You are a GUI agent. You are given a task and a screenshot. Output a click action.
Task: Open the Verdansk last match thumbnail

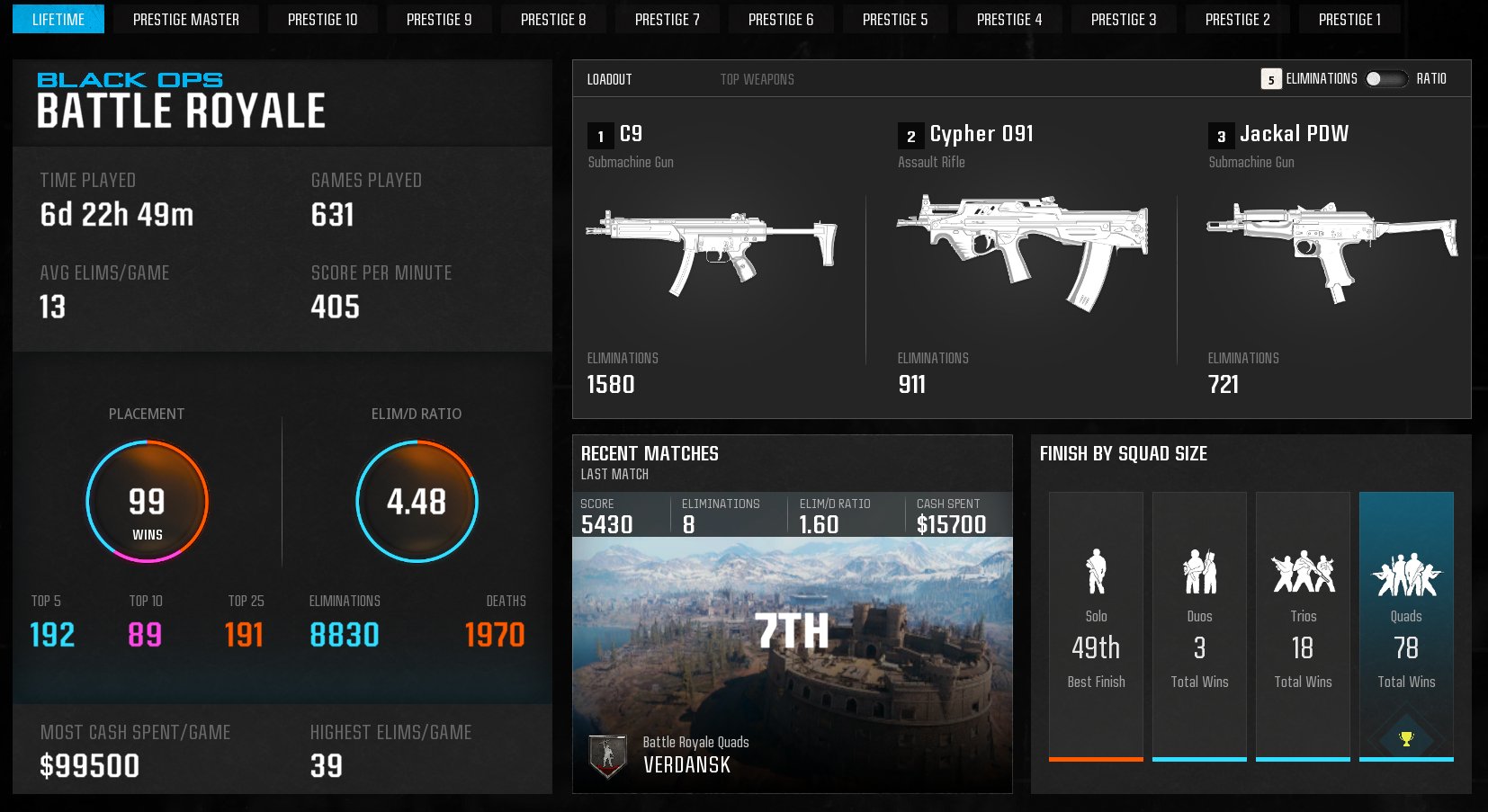point(792,665)
